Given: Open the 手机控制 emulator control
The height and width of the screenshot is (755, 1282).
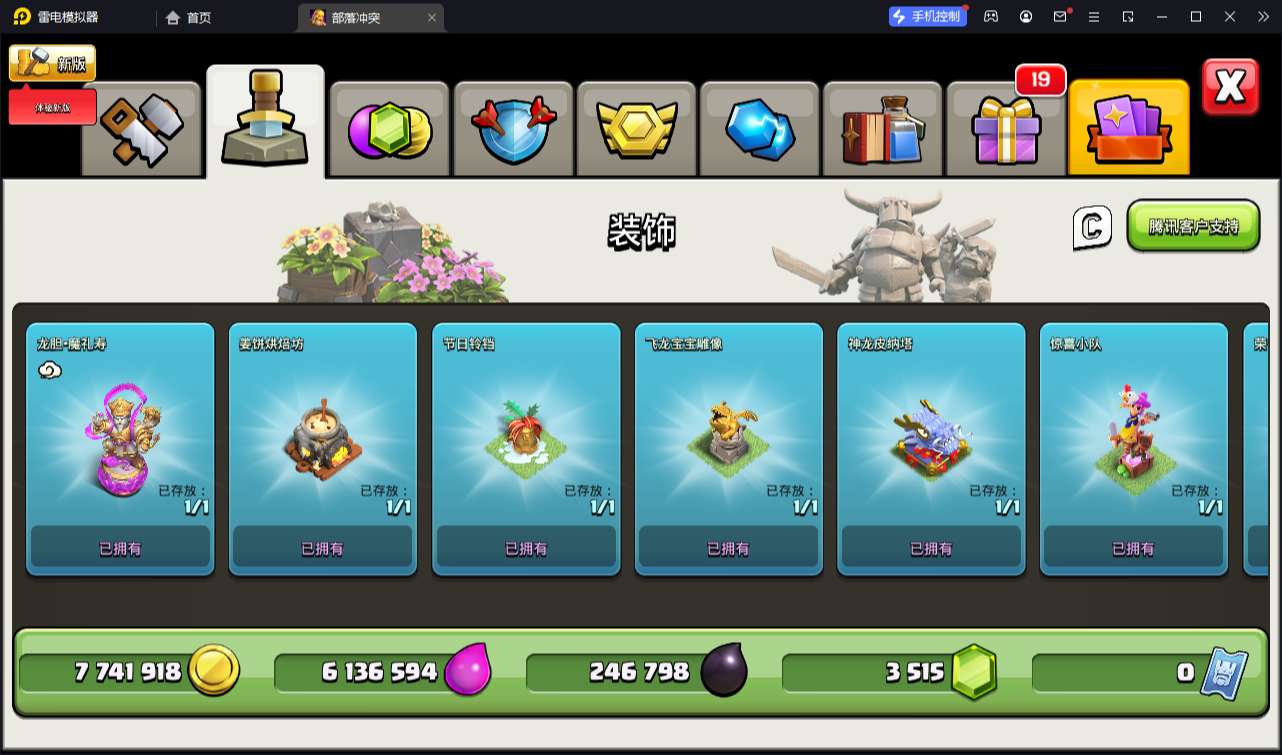Looking at the screenshot, I should click(x=928, y=16).
